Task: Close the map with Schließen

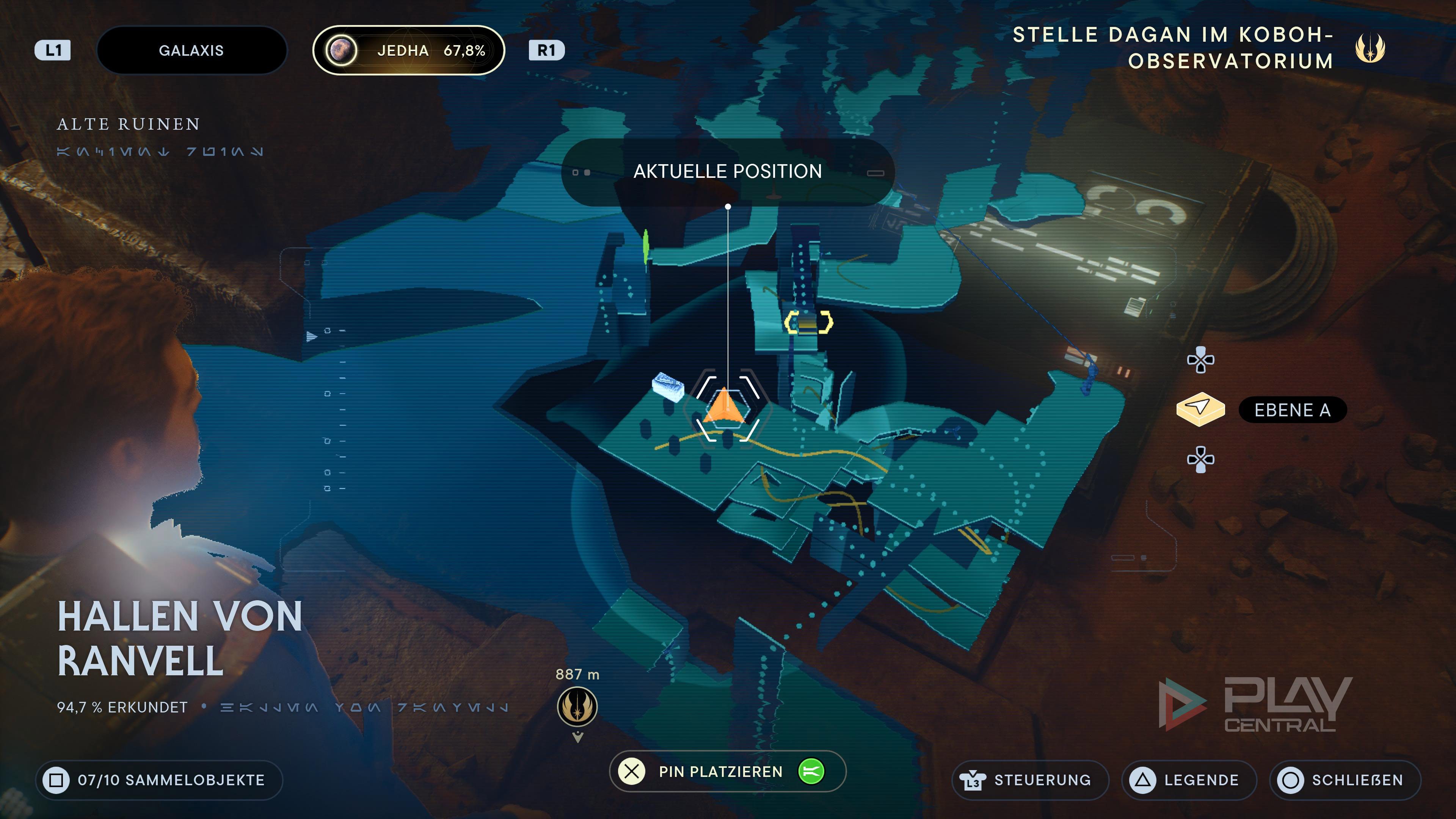Action: [x=1345, y=780]
